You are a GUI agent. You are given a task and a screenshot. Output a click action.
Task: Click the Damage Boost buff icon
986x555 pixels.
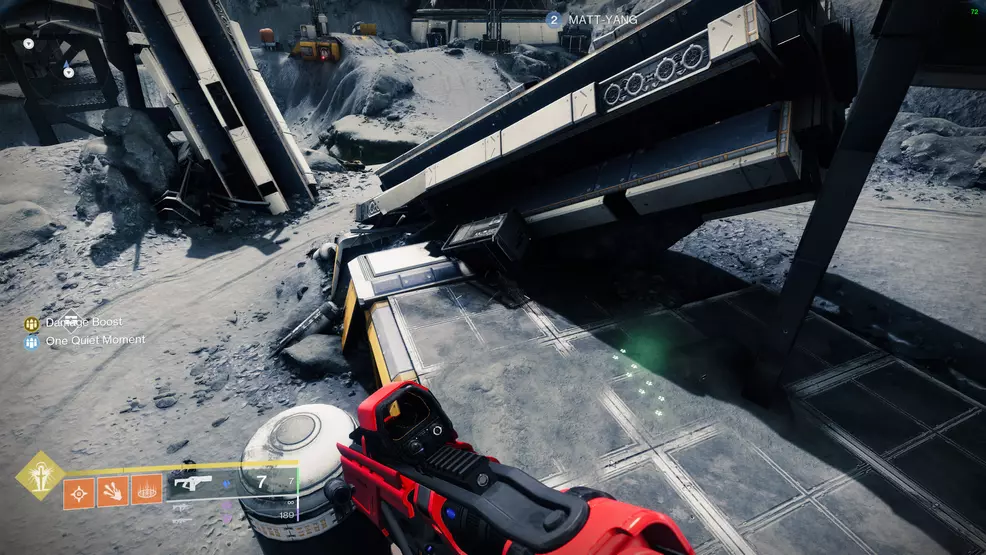[32, 324]
